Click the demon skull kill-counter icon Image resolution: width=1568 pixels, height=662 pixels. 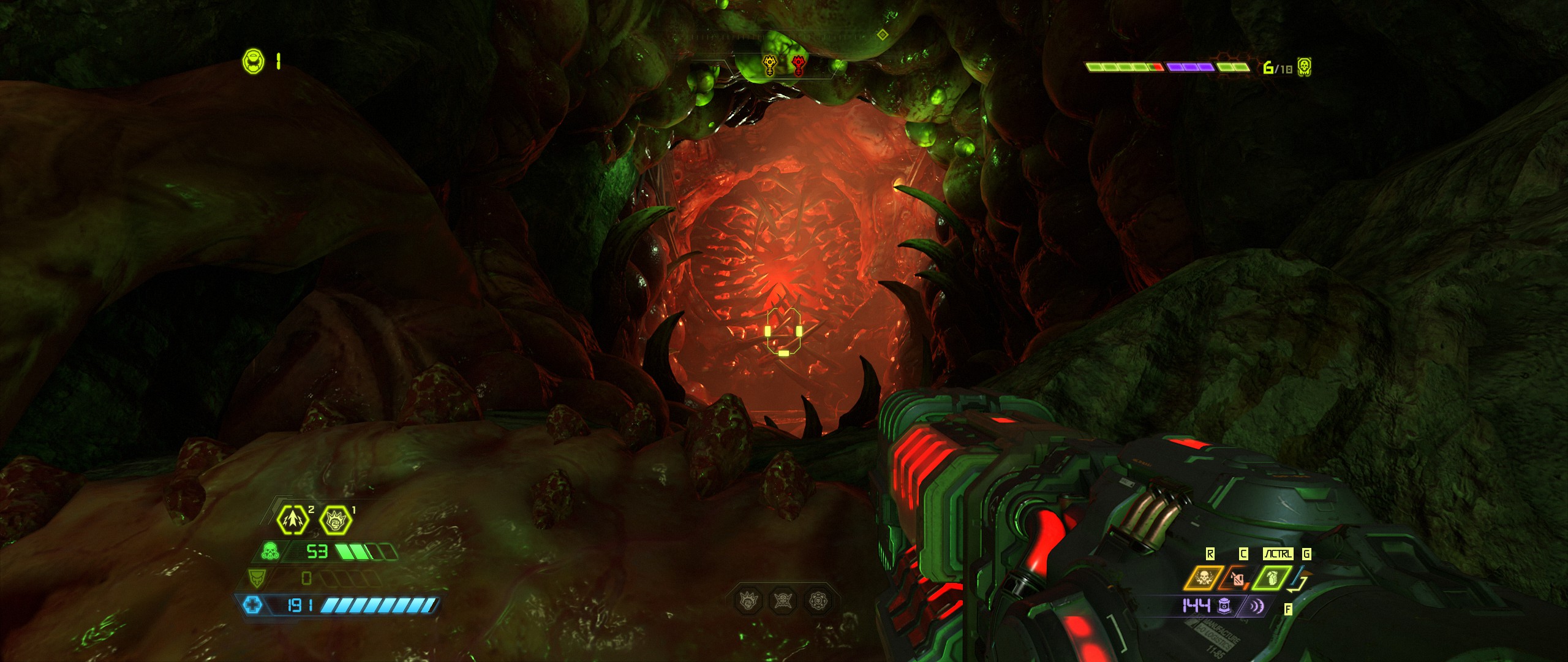point(1305,67)
